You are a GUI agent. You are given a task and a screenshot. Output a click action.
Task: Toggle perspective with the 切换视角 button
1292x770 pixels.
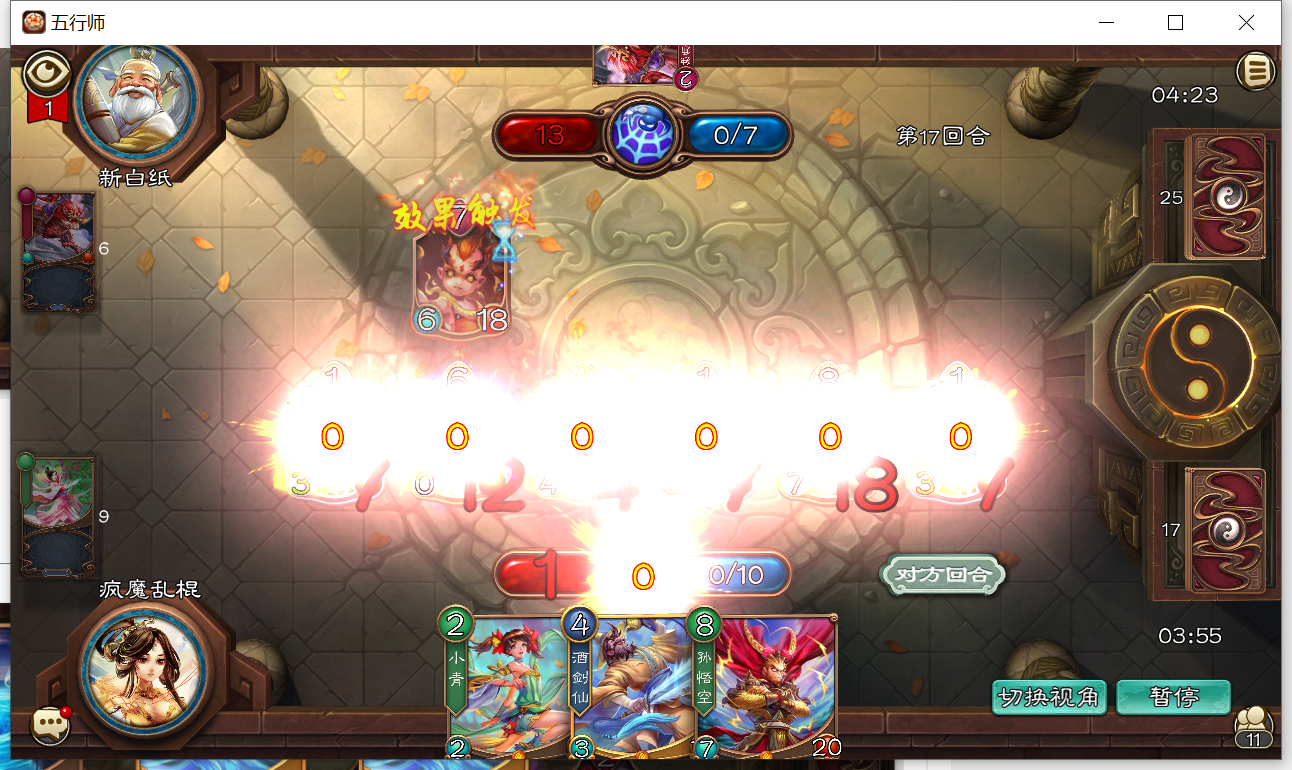click(1048, 697)
